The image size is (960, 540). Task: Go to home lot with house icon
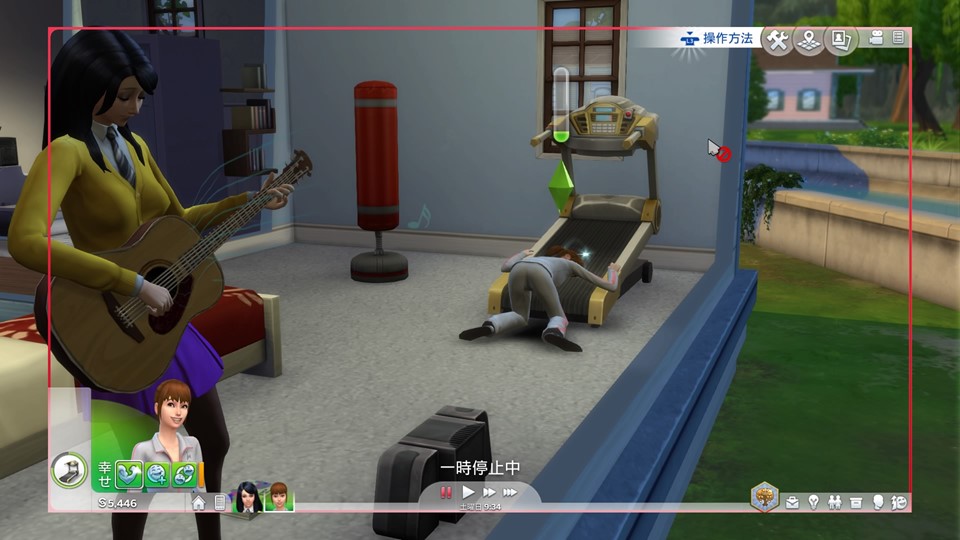pos(199,503)
